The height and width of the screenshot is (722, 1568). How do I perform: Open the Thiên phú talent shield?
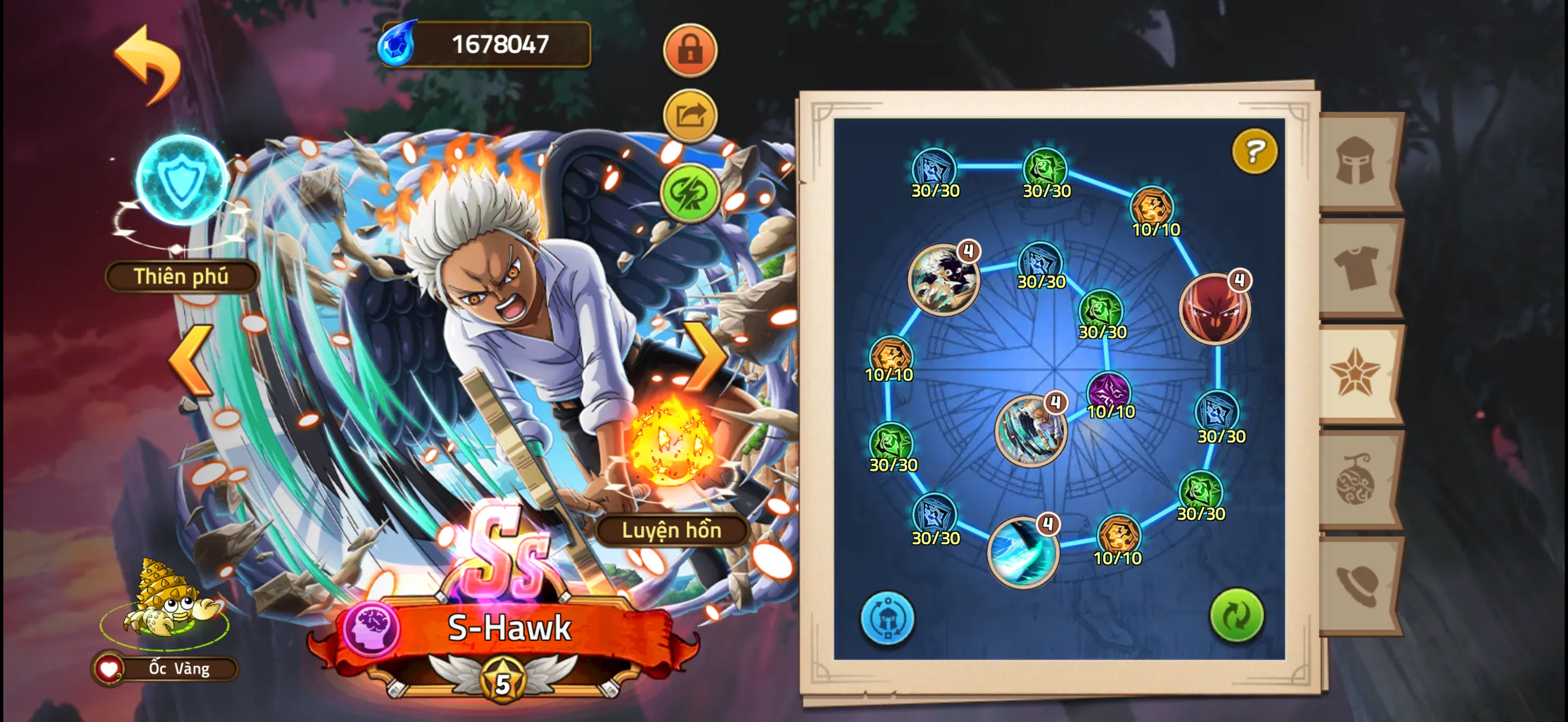[182, 181]
